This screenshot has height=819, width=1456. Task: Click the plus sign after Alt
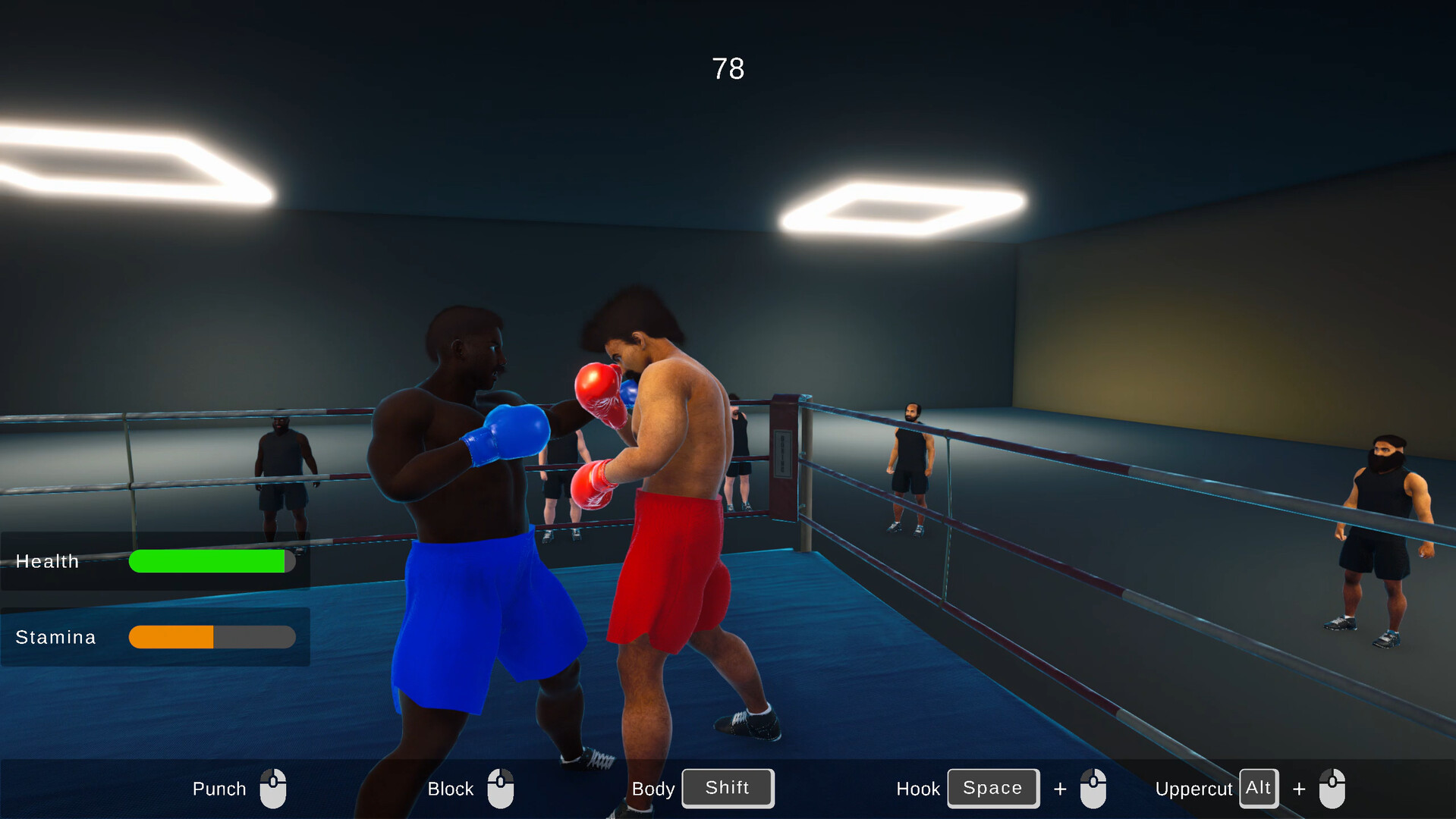click(x=1297, y=788)
